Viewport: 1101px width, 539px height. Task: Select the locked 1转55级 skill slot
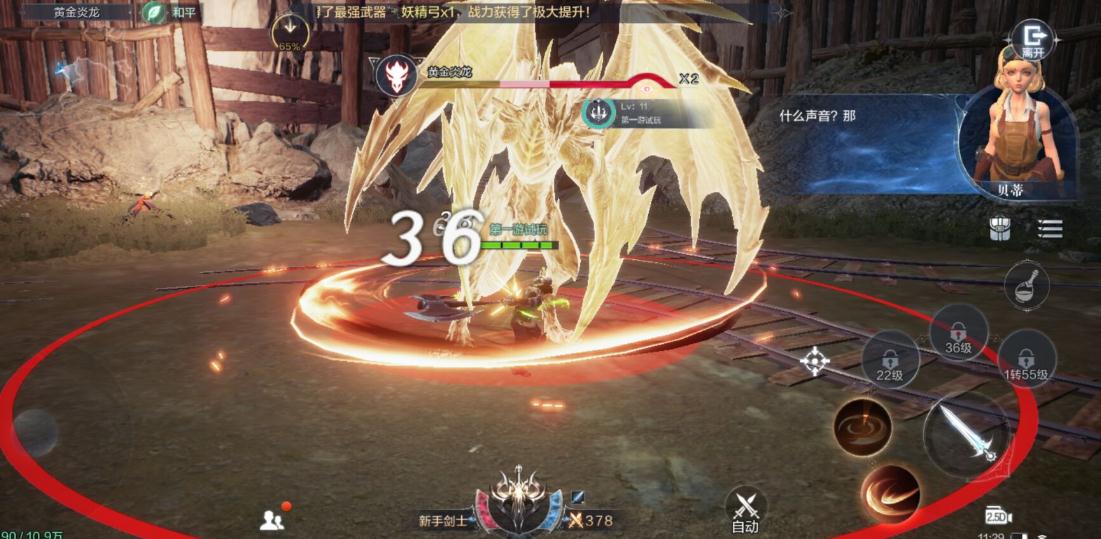point(1027,358)
